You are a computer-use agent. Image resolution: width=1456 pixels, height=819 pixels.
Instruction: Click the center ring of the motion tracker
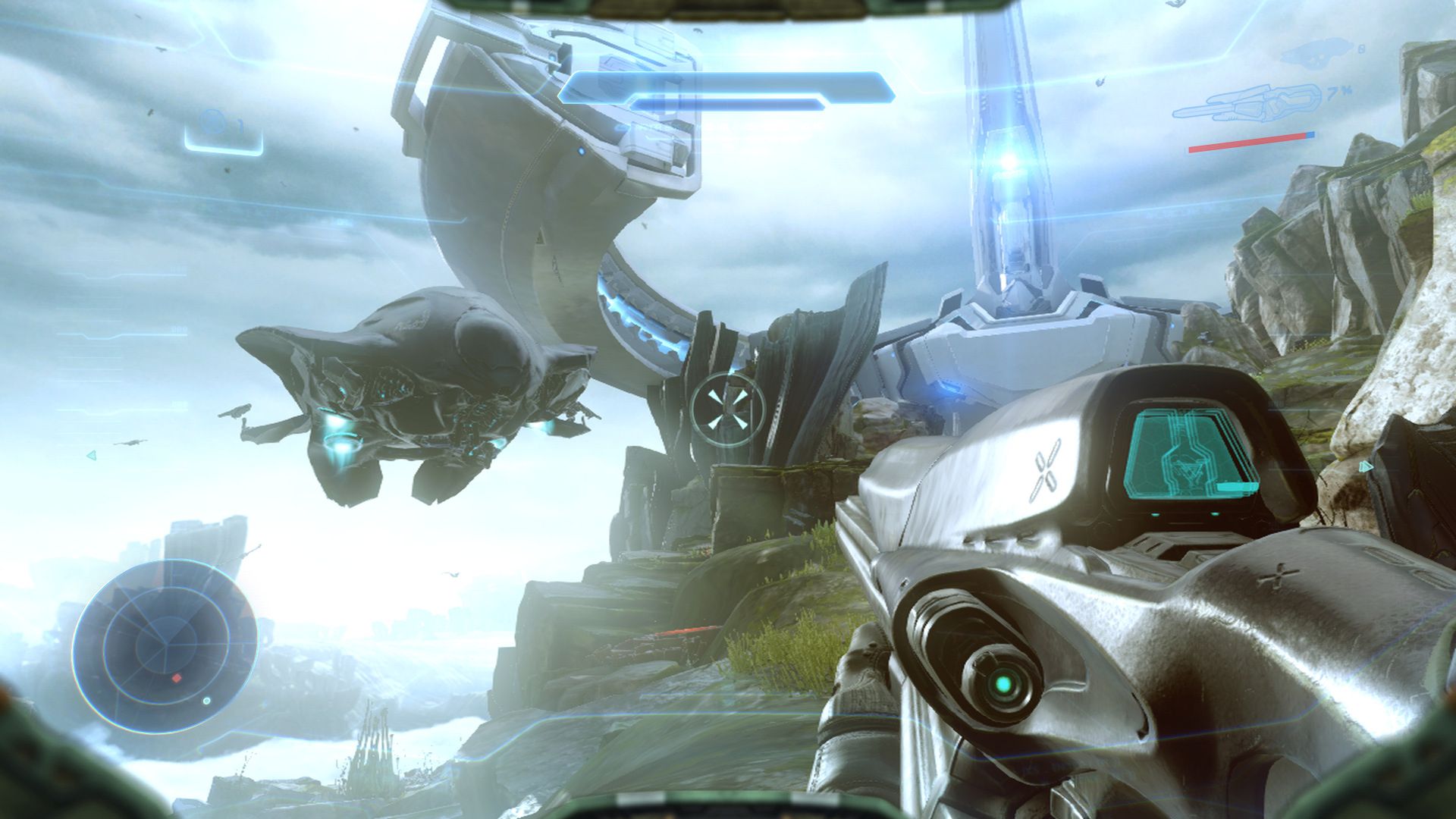[165, 645]
